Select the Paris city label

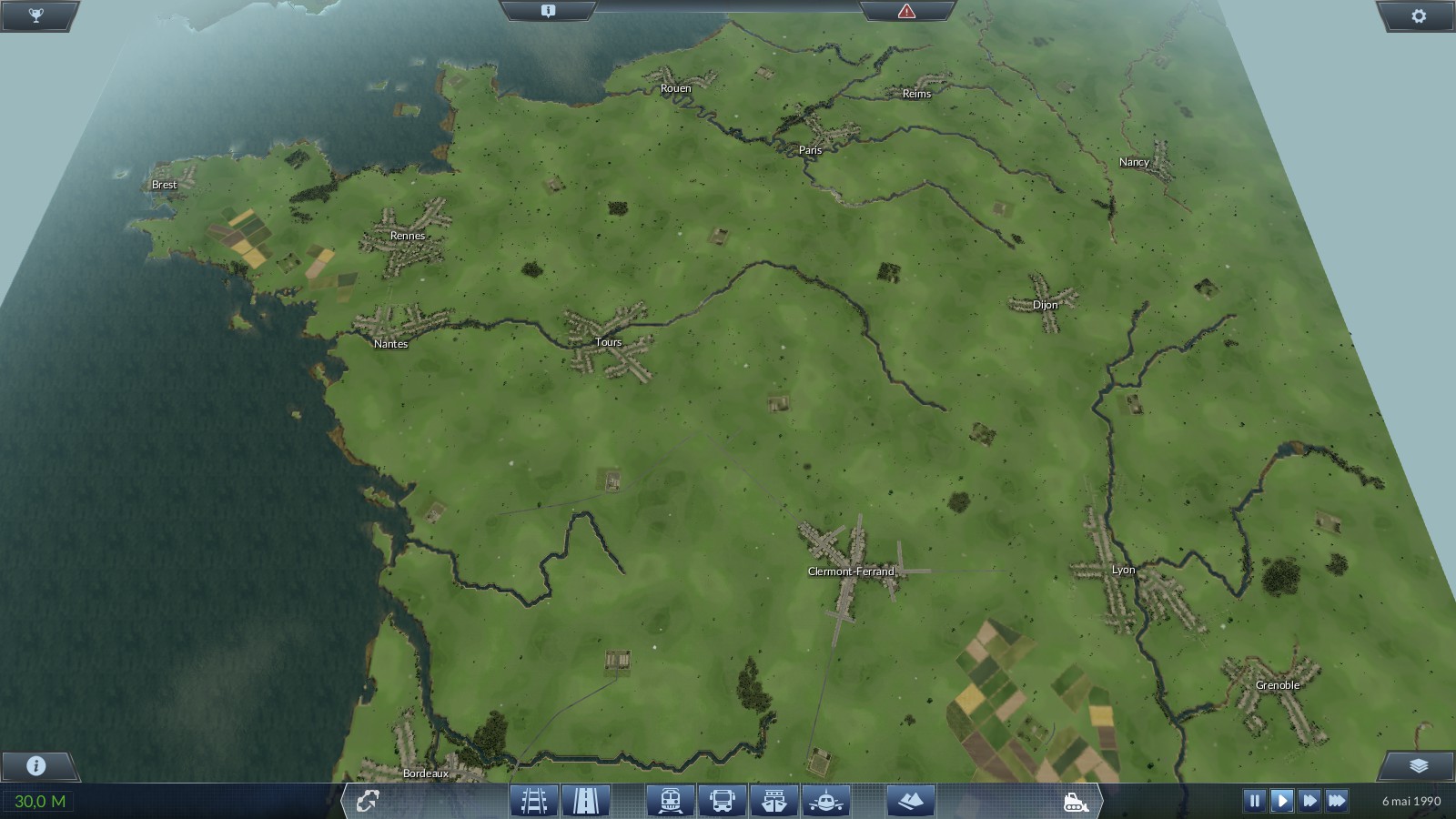coord(810,150)
